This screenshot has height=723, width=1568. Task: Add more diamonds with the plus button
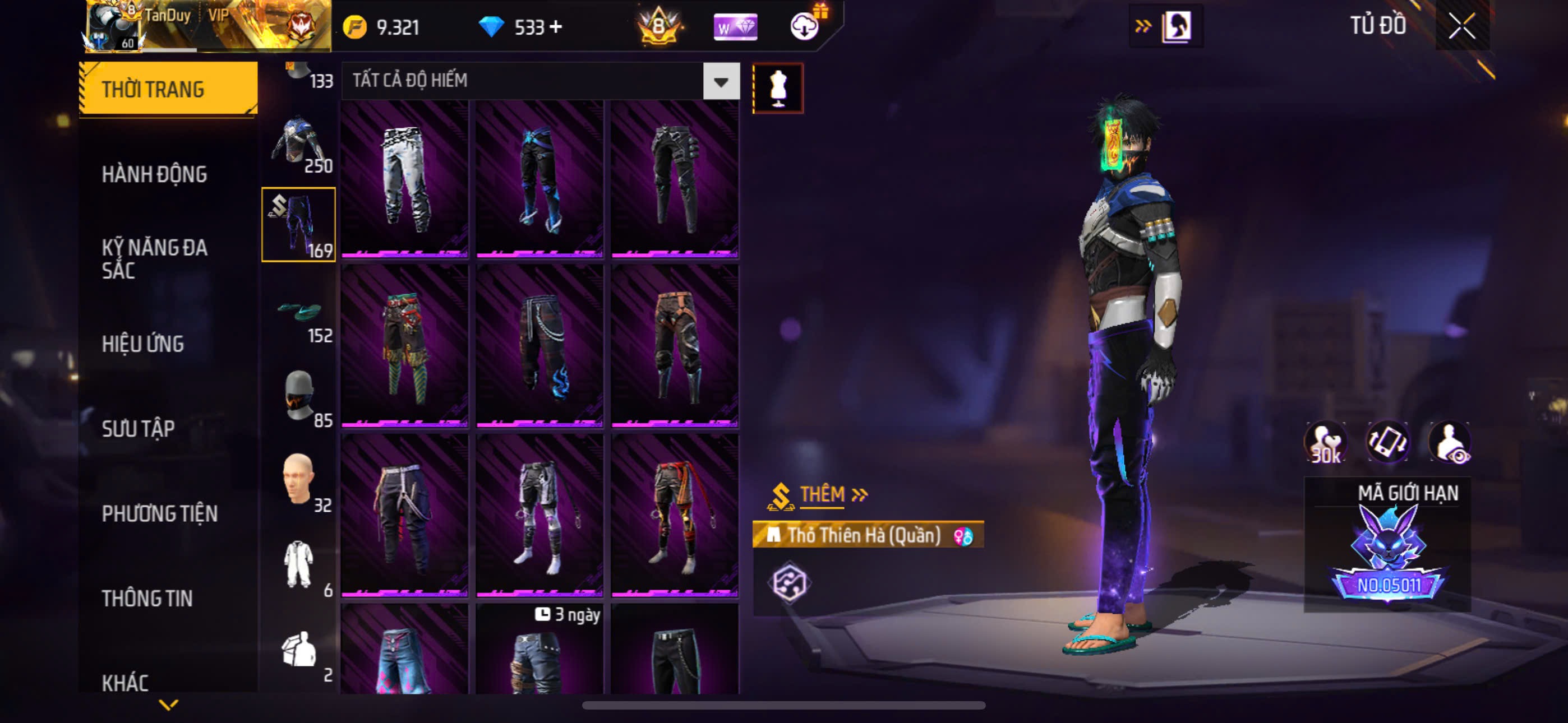555,27
